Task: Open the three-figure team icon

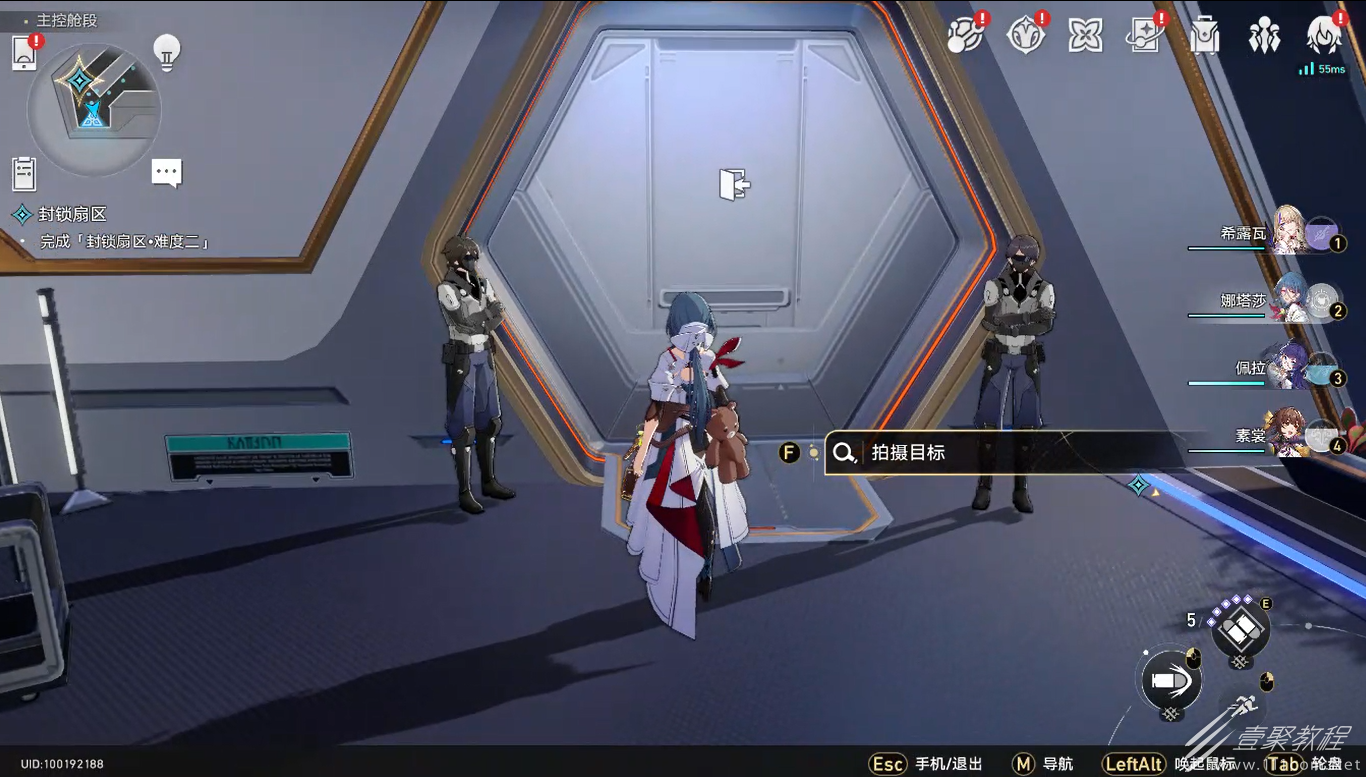Action: point(1264,36)
